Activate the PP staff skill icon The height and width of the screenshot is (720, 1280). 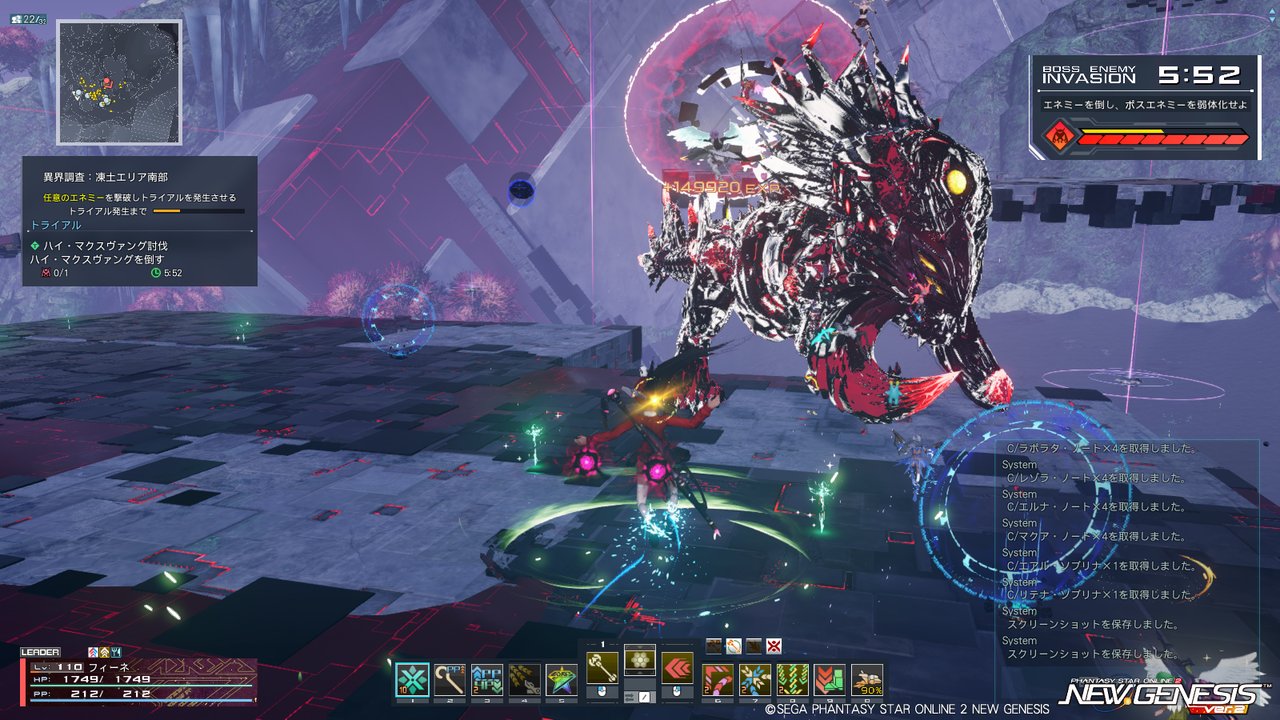click(449, 680)
